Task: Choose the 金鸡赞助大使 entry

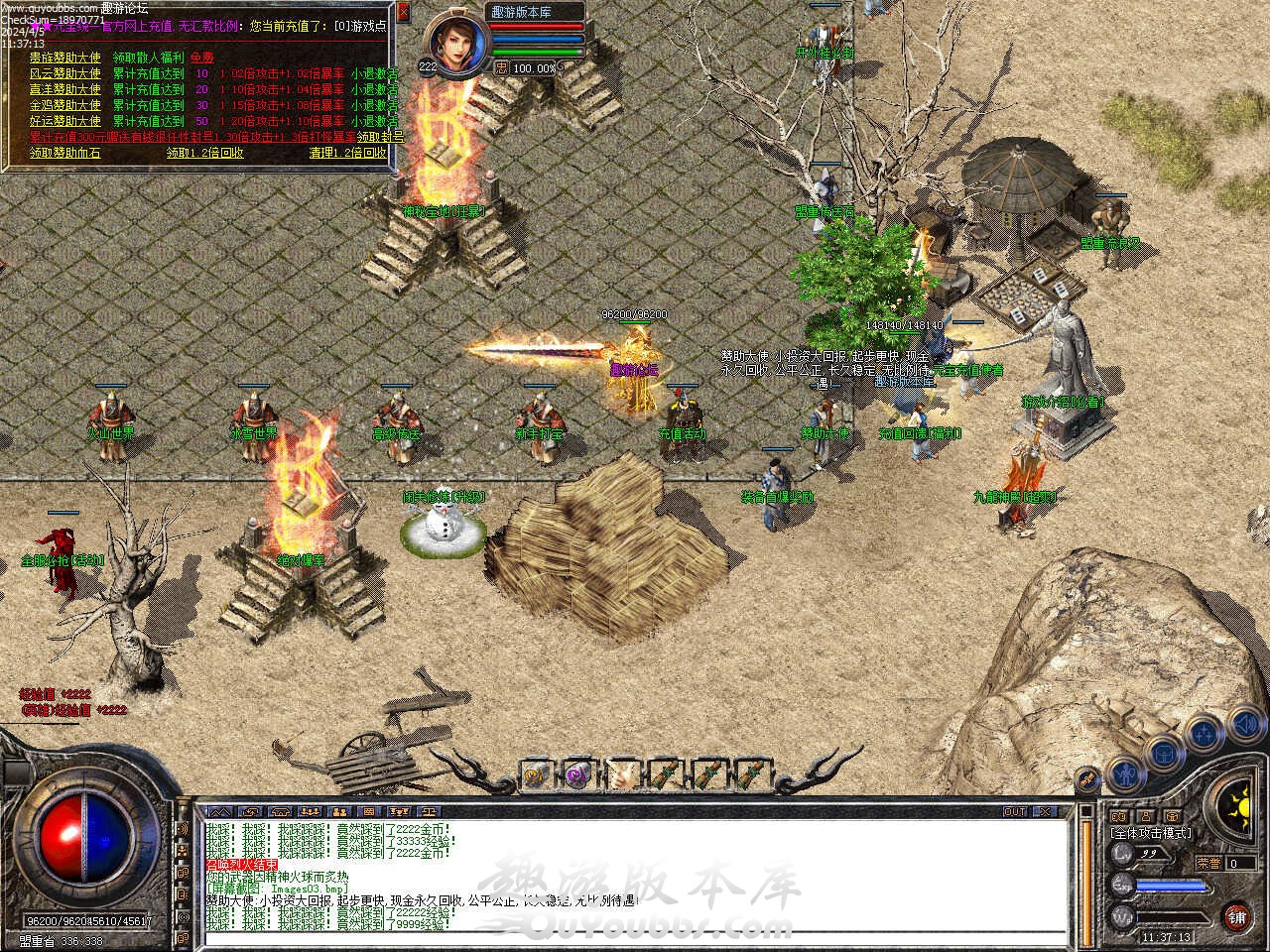Action: point(65,105)
